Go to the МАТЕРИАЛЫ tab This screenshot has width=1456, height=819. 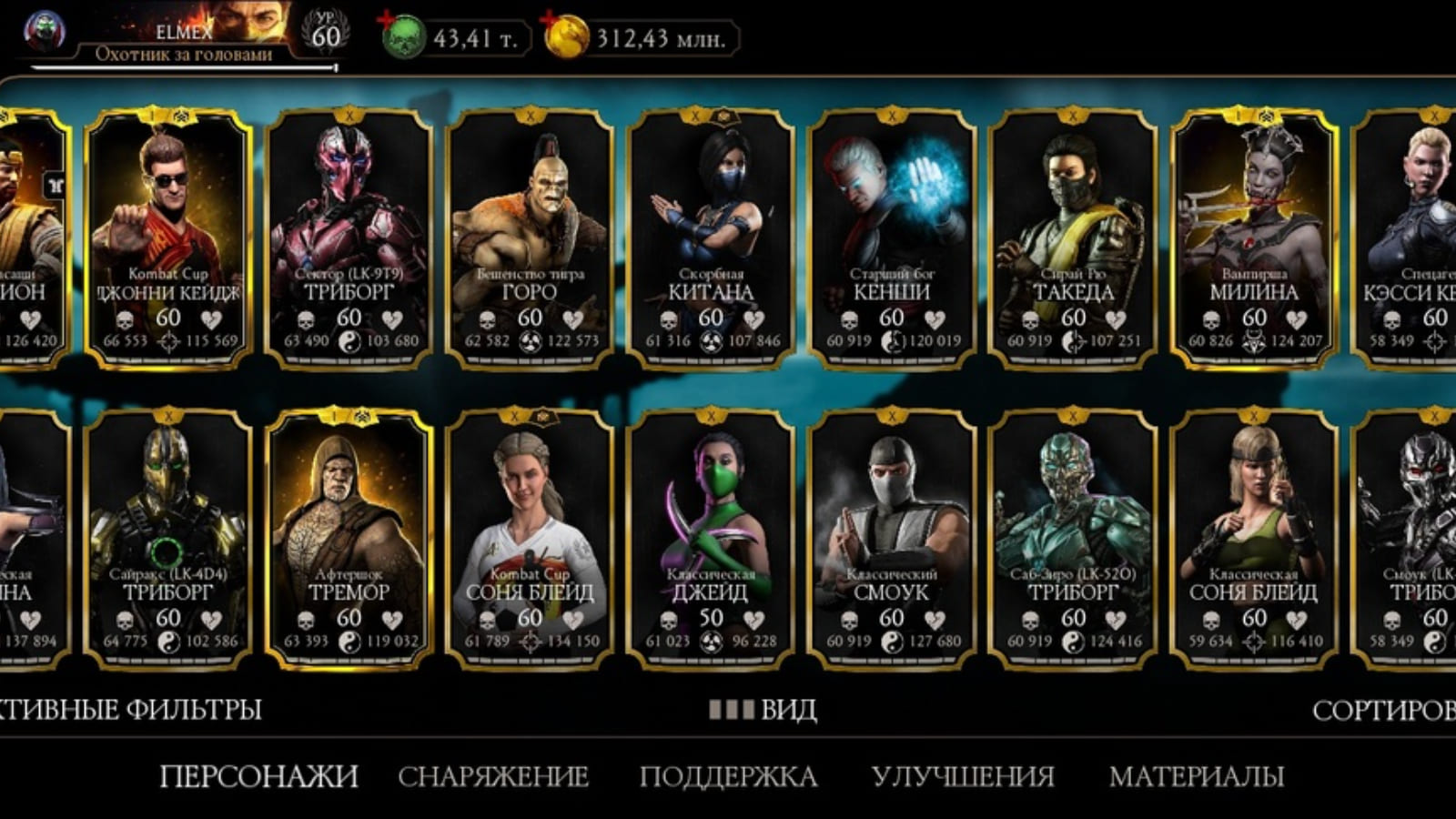(1197, 776)
